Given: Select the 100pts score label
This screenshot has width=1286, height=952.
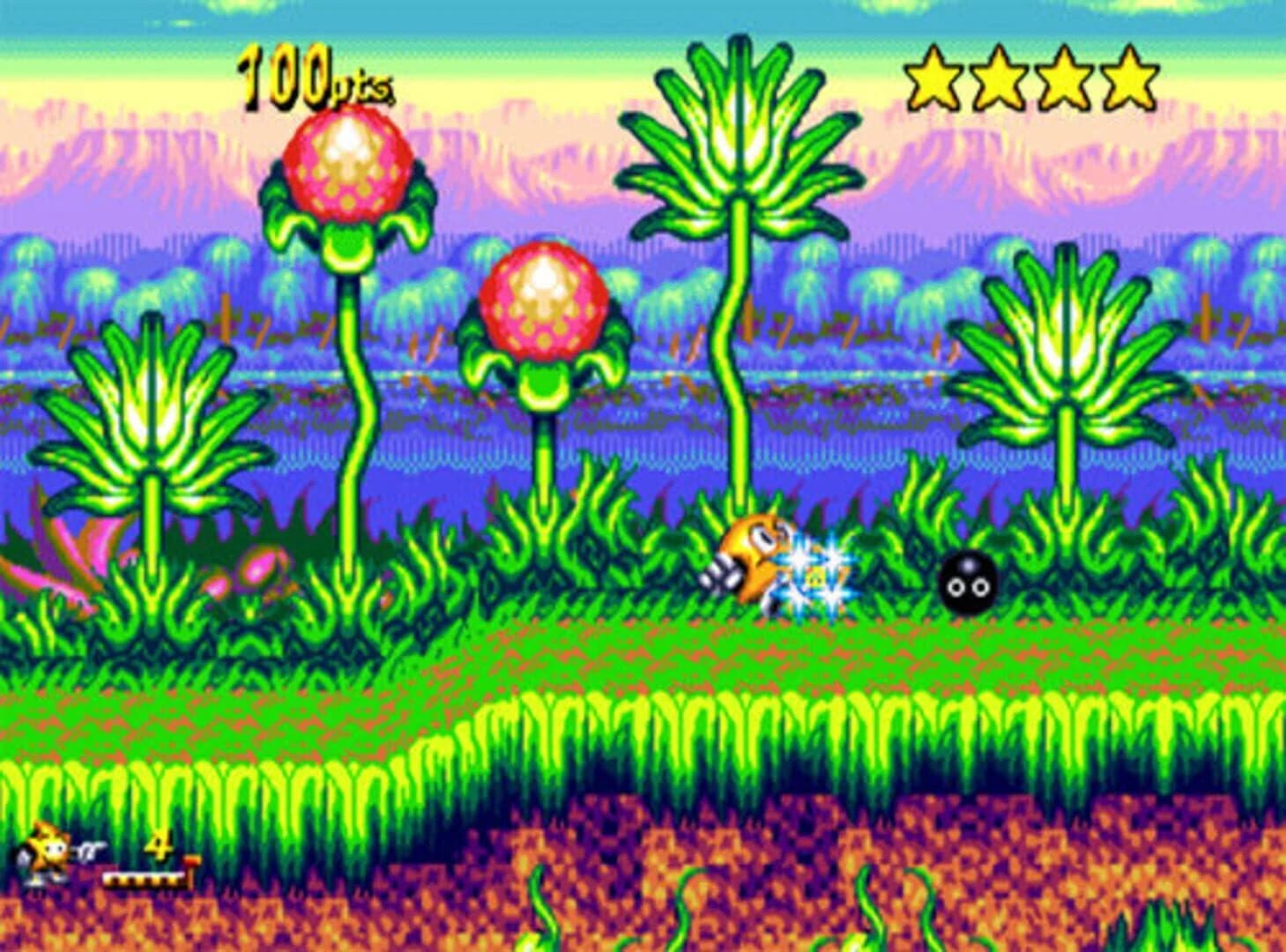Looking at the screenshot, I should click(311, 75).
